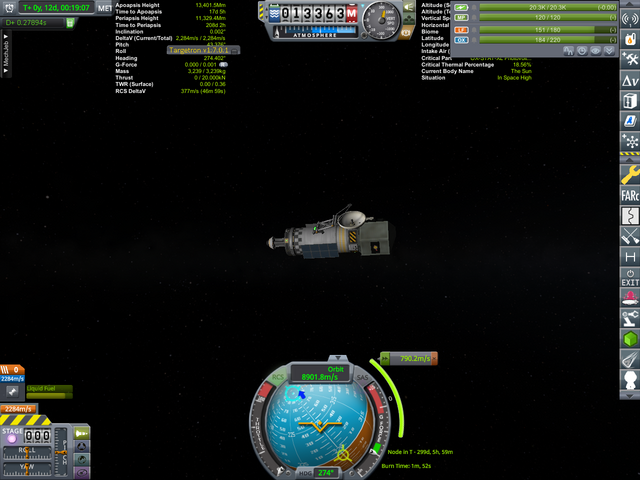Image resolution: width=640 pixels, height=480 pixels.
Task: Toggle the eye icon in resource panel
Action: pos(594,49)
